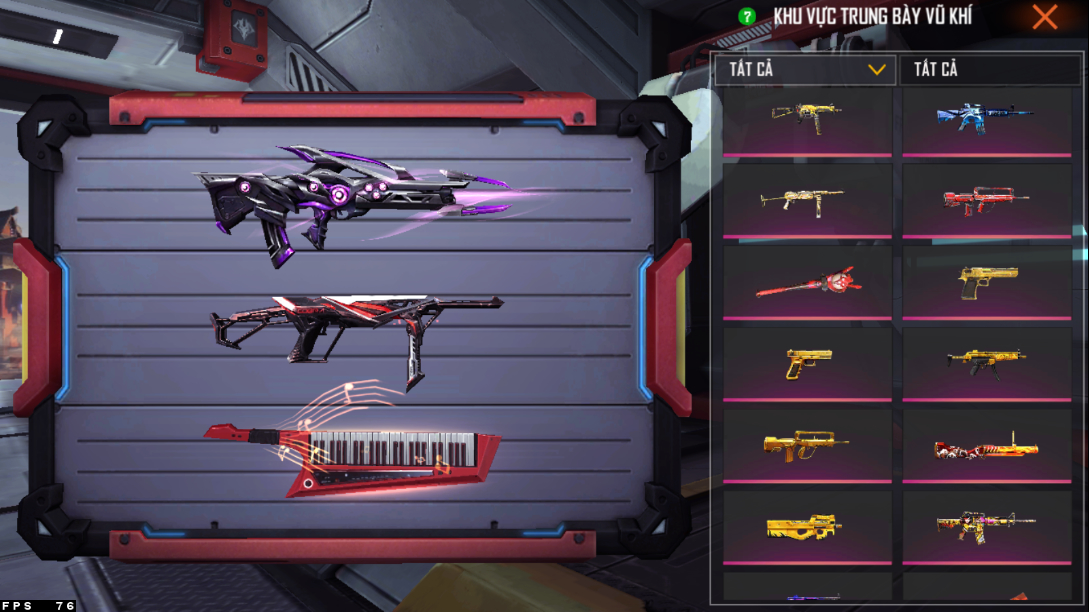This screenshot has width=1089, height=612.
Task: Open the green question mark help
Action: click(746, 17)
